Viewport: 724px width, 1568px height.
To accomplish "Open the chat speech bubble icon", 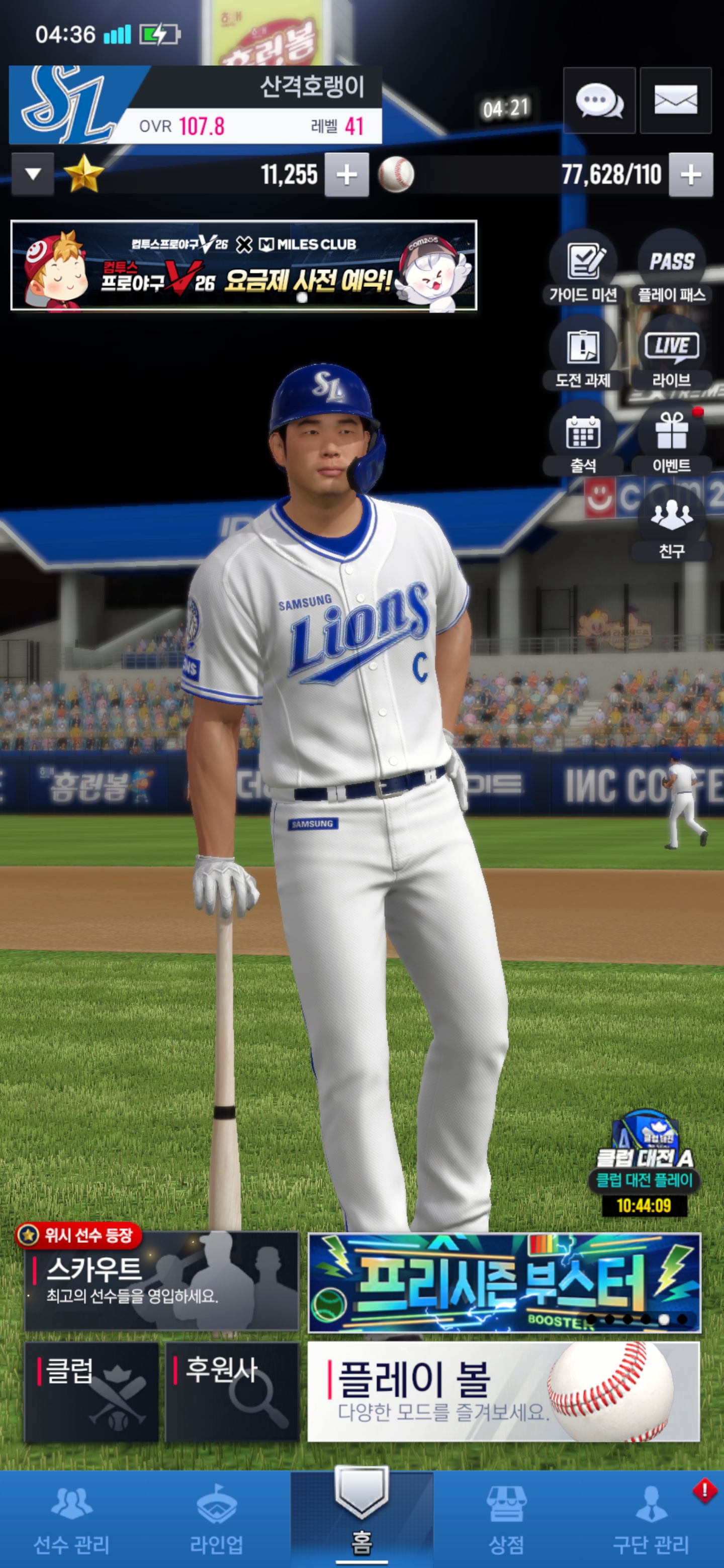I will coord(599,101).
